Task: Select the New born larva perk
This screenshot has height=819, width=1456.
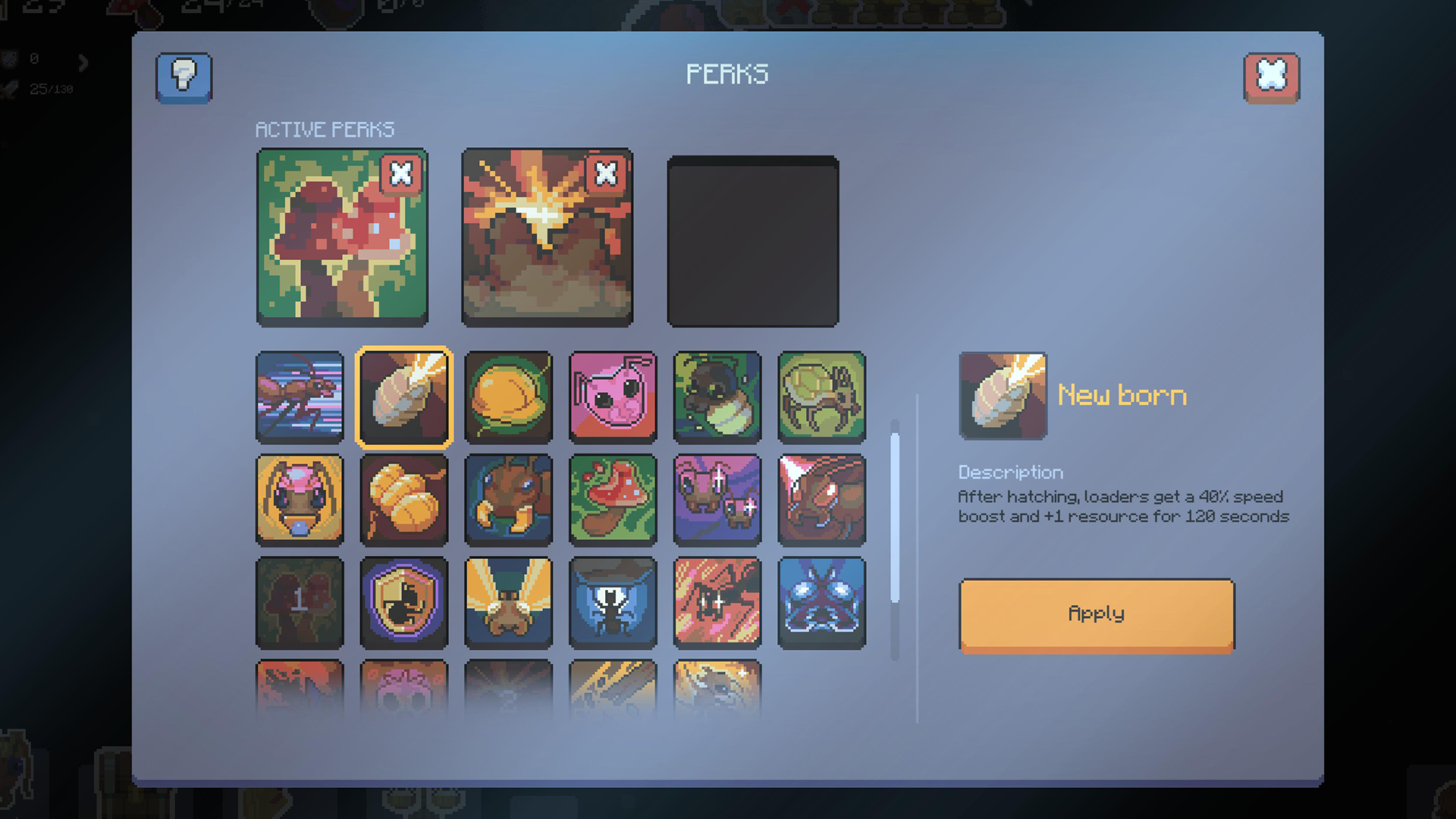Action: click(404, 397)
